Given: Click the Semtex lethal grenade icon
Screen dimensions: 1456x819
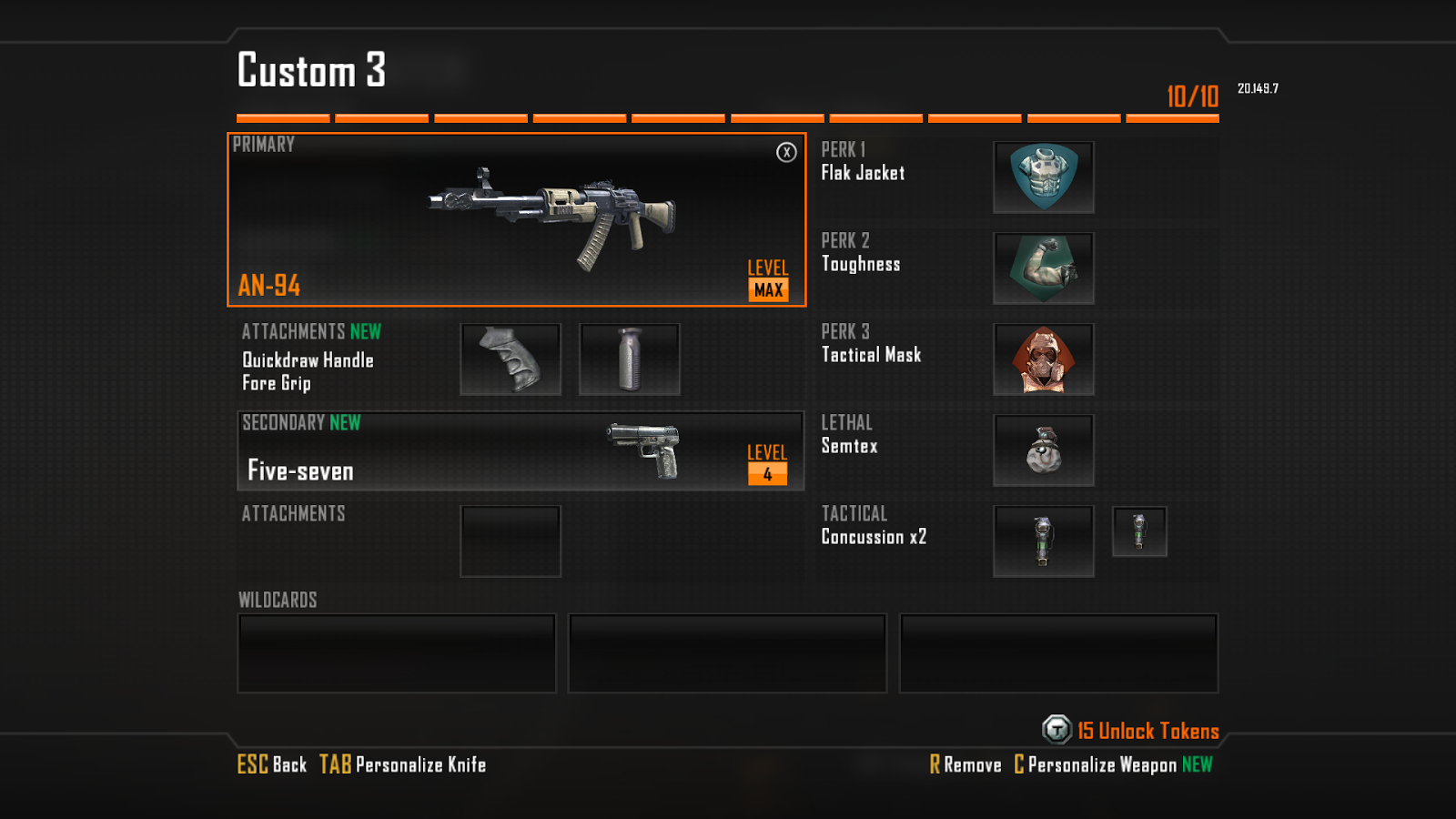Looking at the screenshot, I should [x=1043, y=450].
